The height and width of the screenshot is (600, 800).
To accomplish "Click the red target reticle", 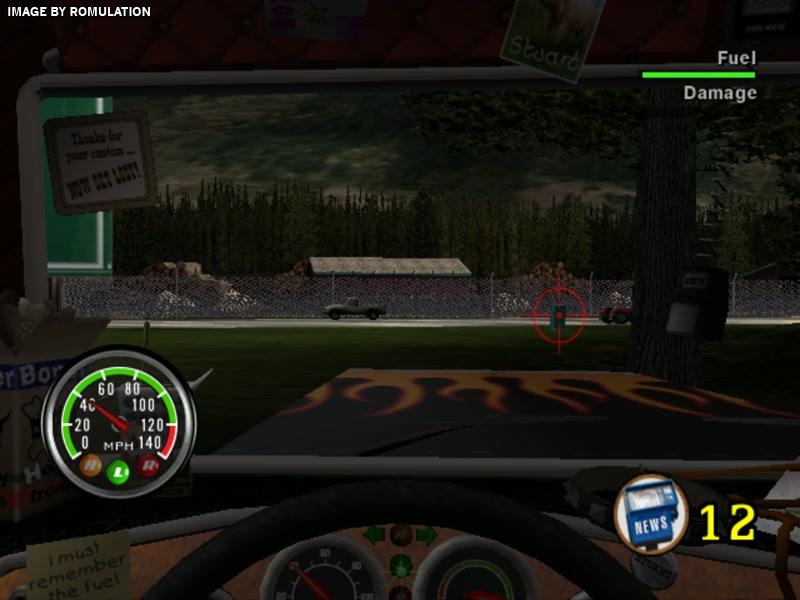I will [x=559, y=314].
